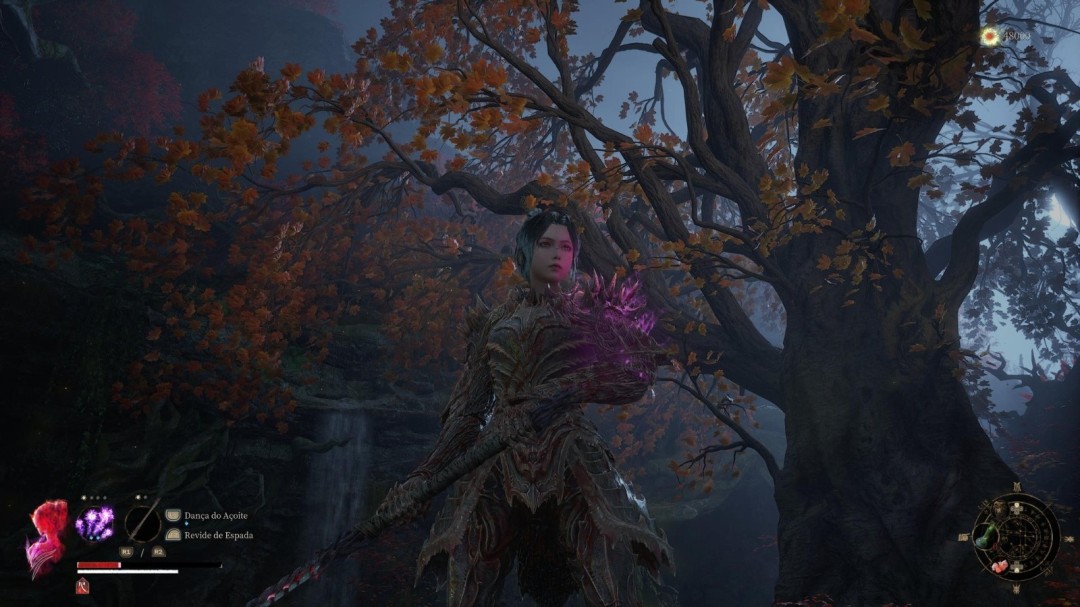Click the glowing orange currency icon

(x=990, y=37)
